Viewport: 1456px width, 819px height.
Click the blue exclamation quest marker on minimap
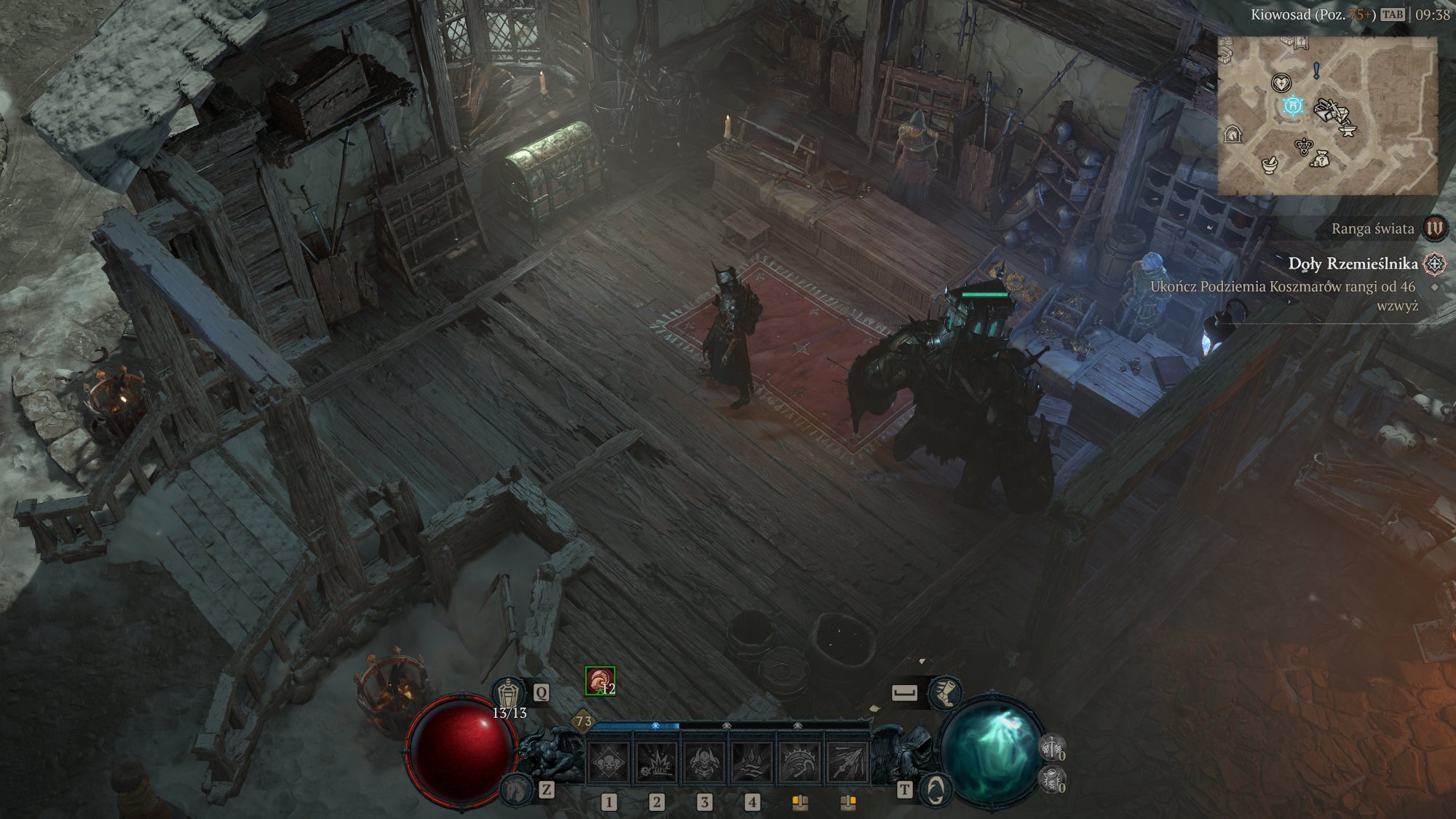coord(1316,71)
